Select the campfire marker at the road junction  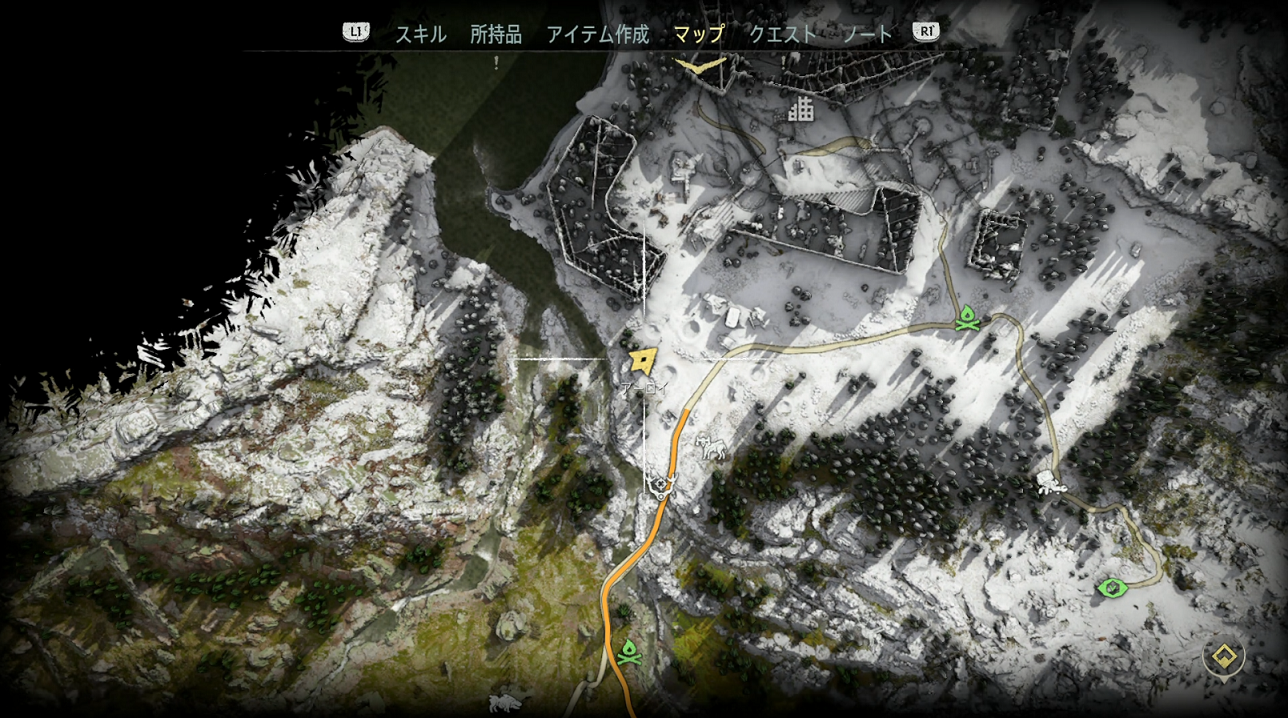pyautogui.click(x=966, y=319)
